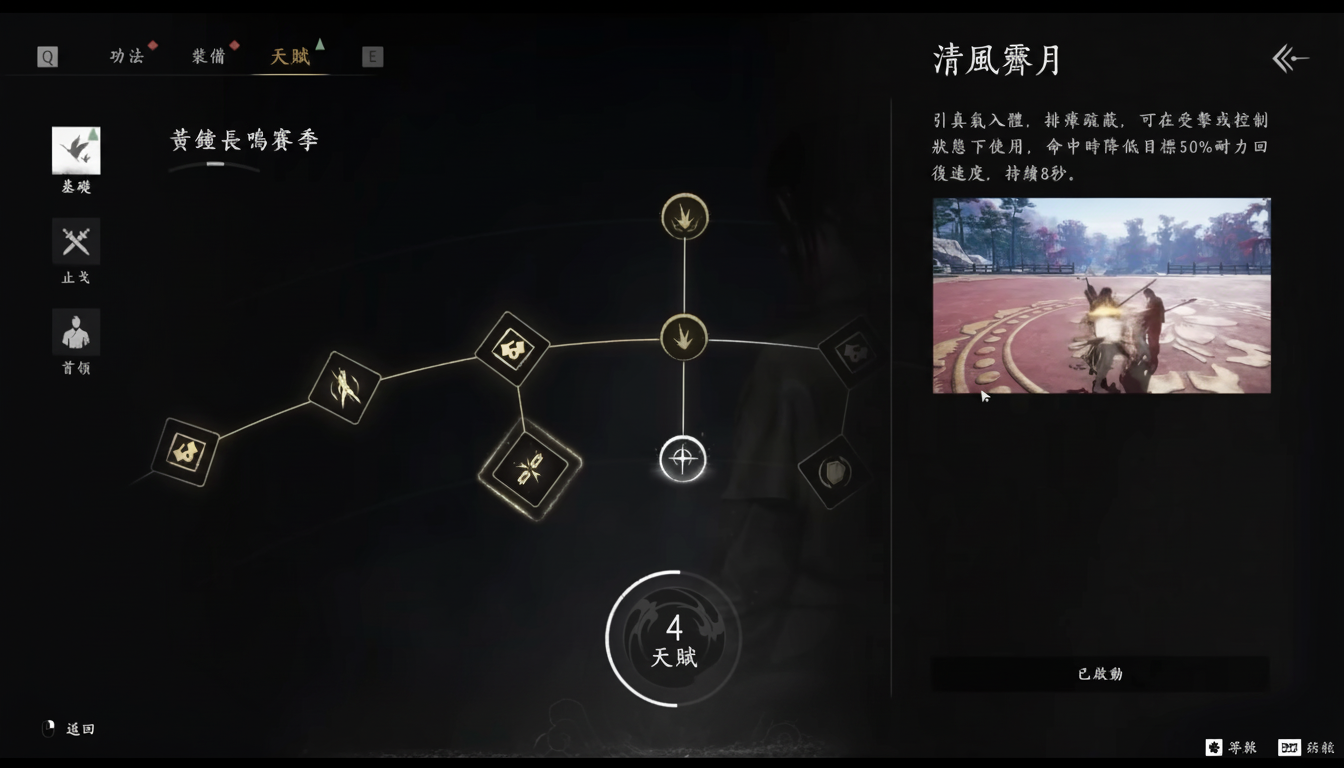Viewport: 1344px width, 768px height.
Task: Play the skill preview video thumbnail
Action: pos(1102,296)
